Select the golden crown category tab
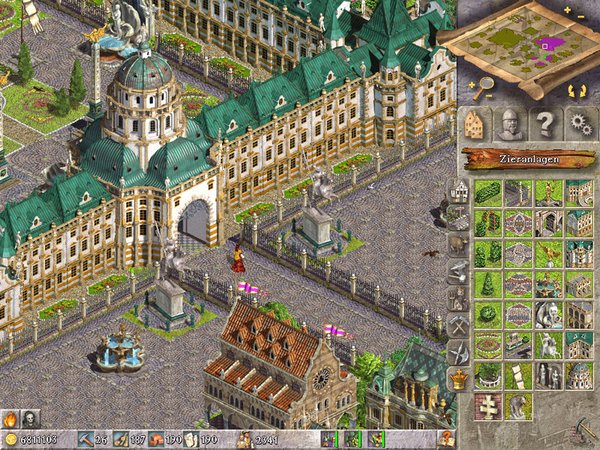The image size is (600, 450). click(458, 378)
